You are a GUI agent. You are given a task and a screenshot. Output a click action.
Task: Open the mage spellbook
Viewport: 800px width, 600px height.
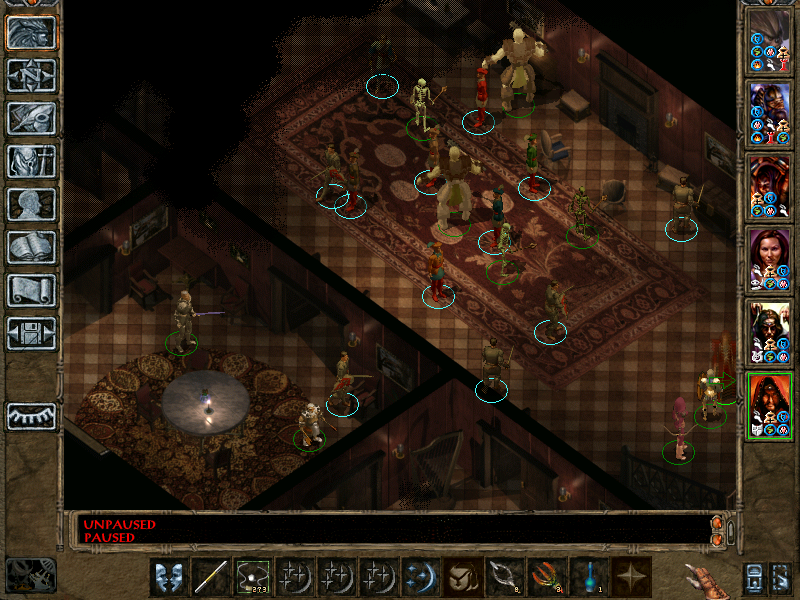click(32, 247)
